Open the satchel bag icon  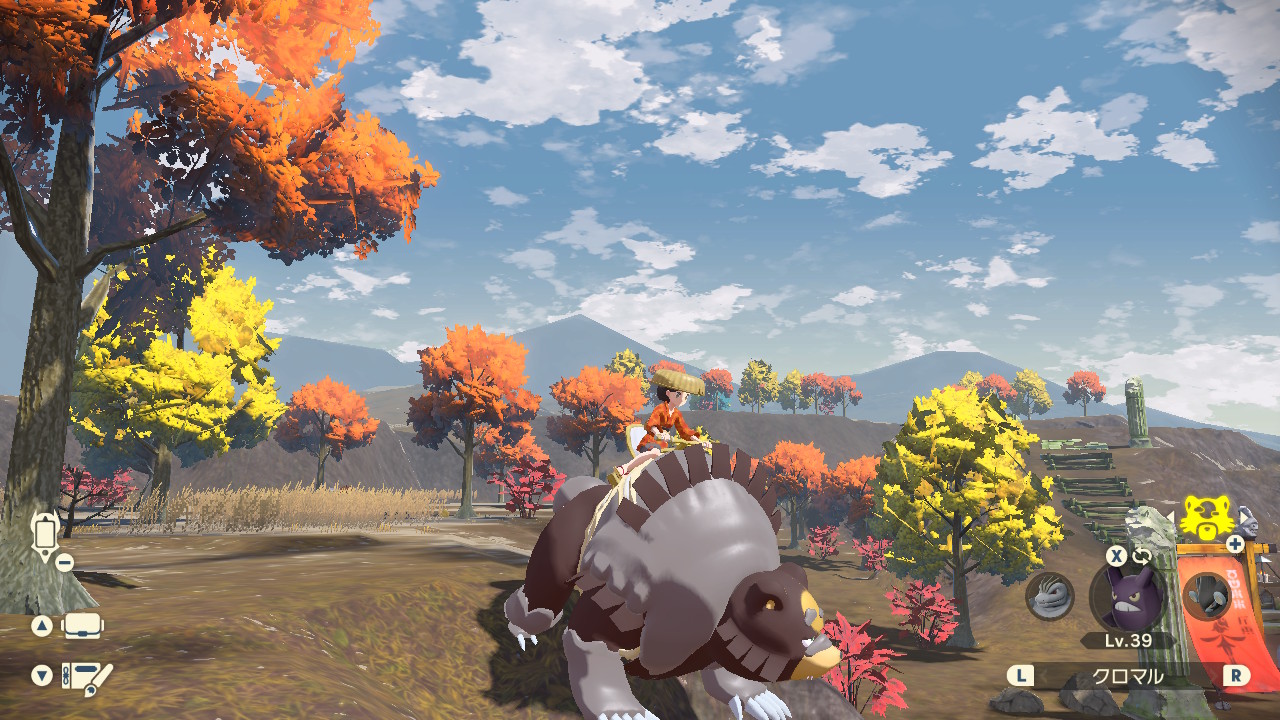coord(83,627)
